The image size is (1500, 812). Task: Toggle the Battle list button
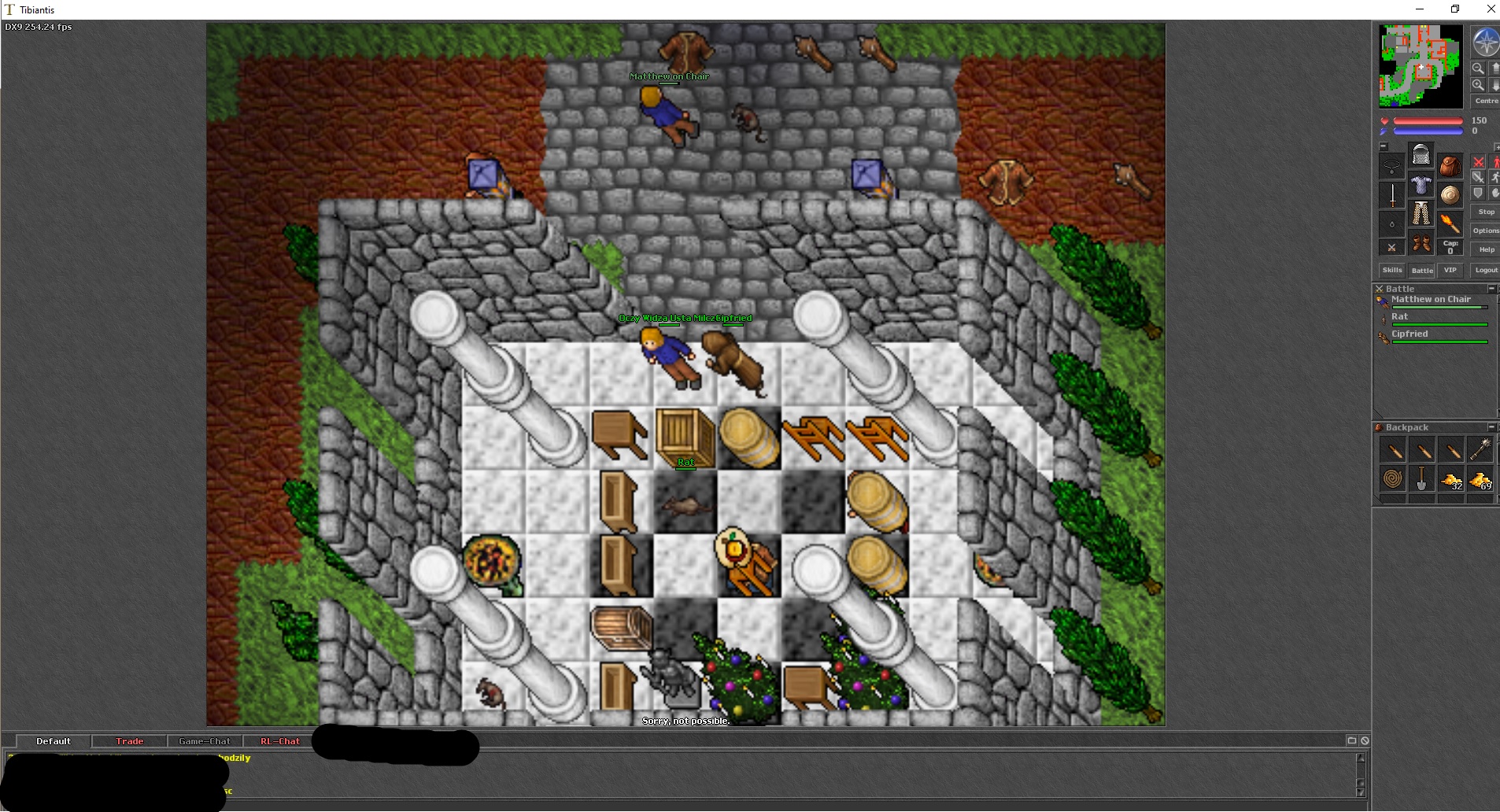pyautogui.click(x=1422, y=270)
